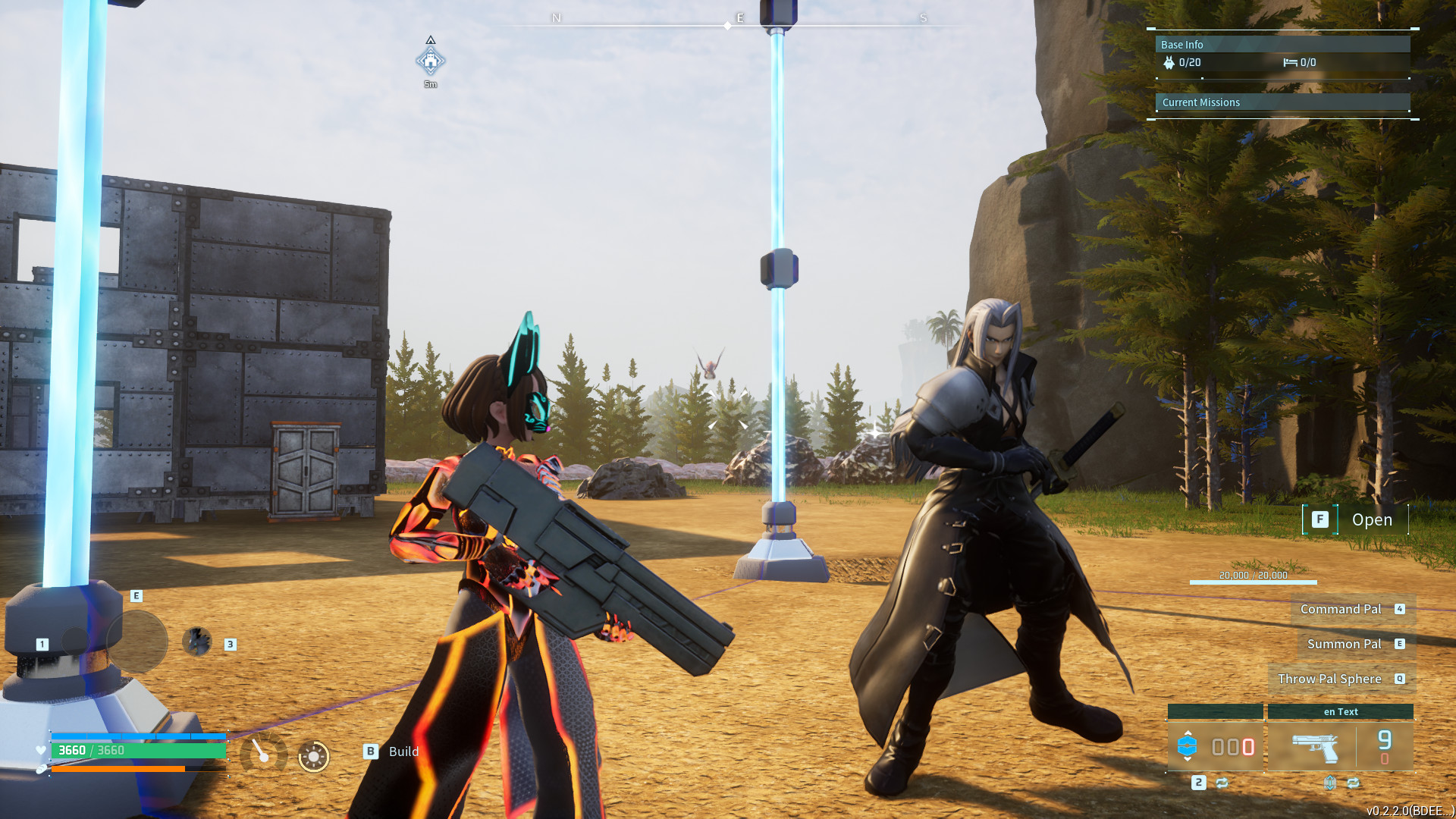Click the waypoint marker near the compass
1456x819 pixels.
tap(431, 61)
